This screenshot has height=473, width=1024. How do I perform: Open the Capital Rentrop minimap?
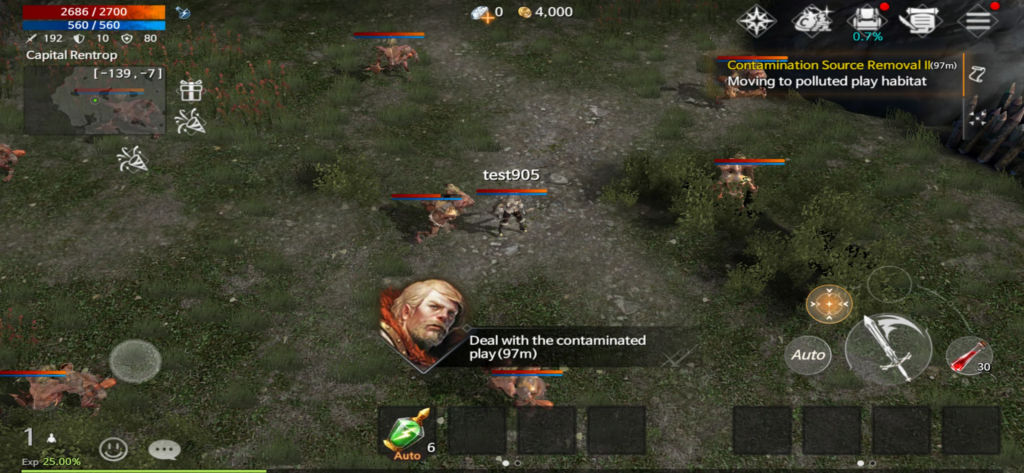[96, 100]
